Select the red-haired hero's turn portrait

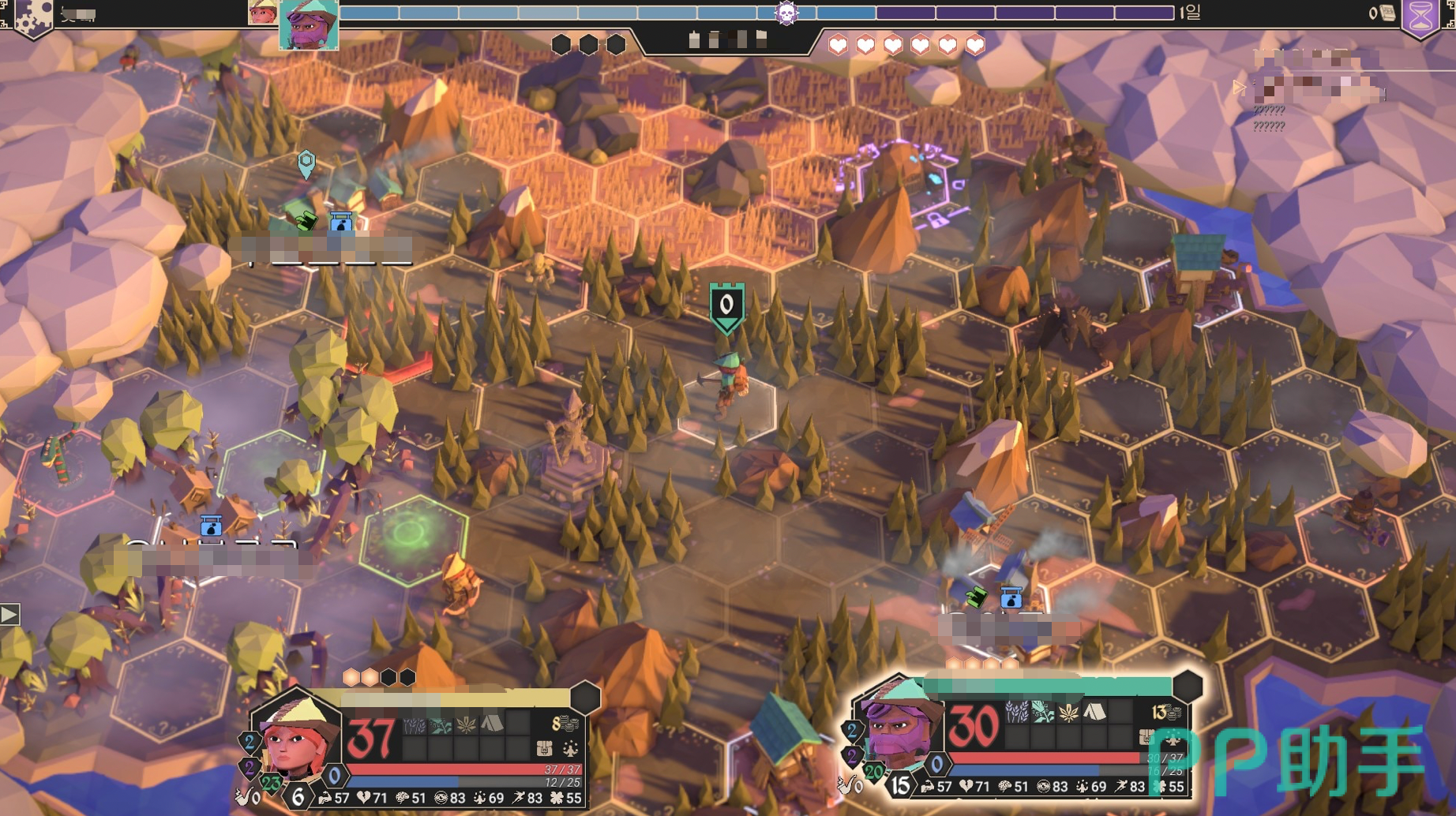[262, 12]
